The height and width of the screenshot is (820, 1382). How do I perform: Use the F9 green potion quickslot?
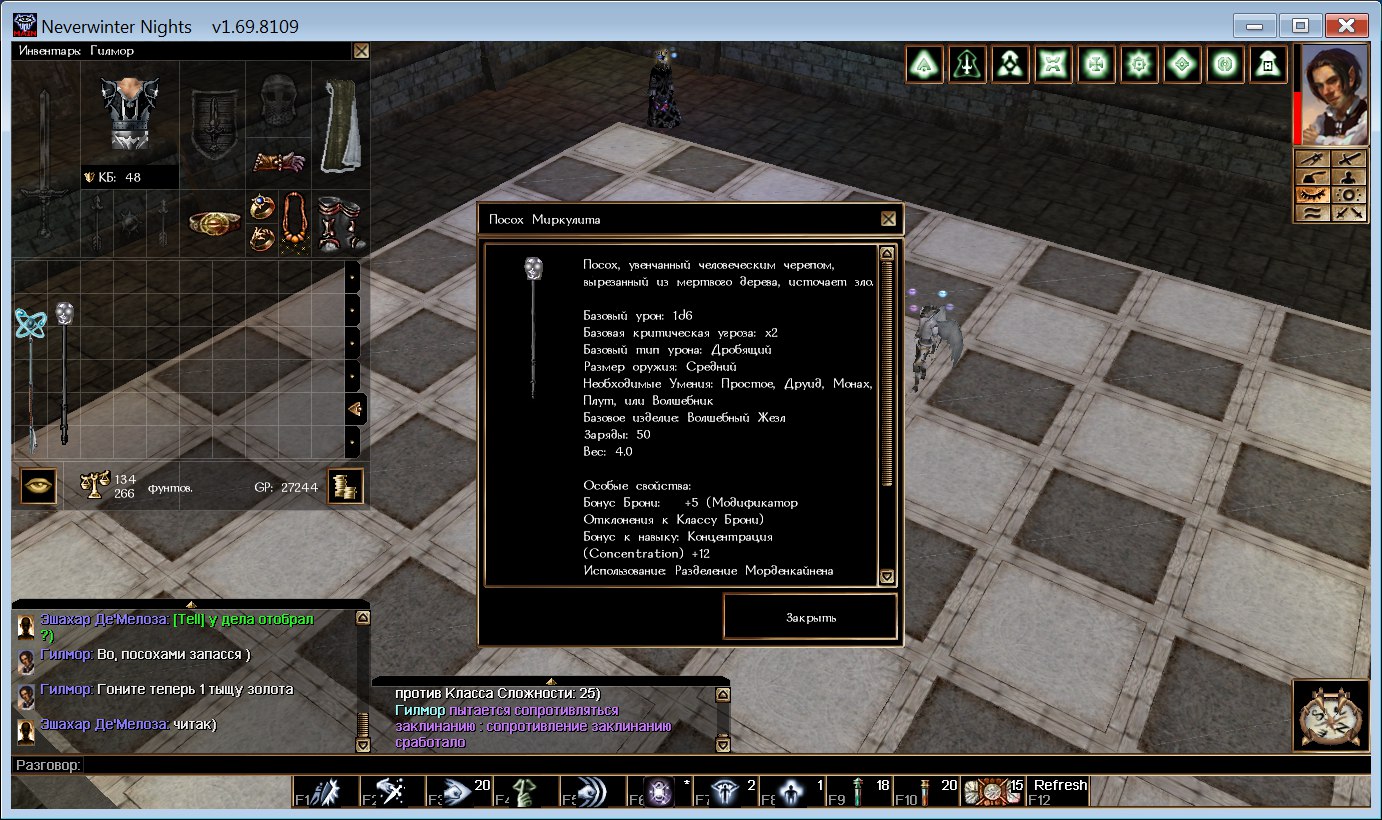[860, 791]
